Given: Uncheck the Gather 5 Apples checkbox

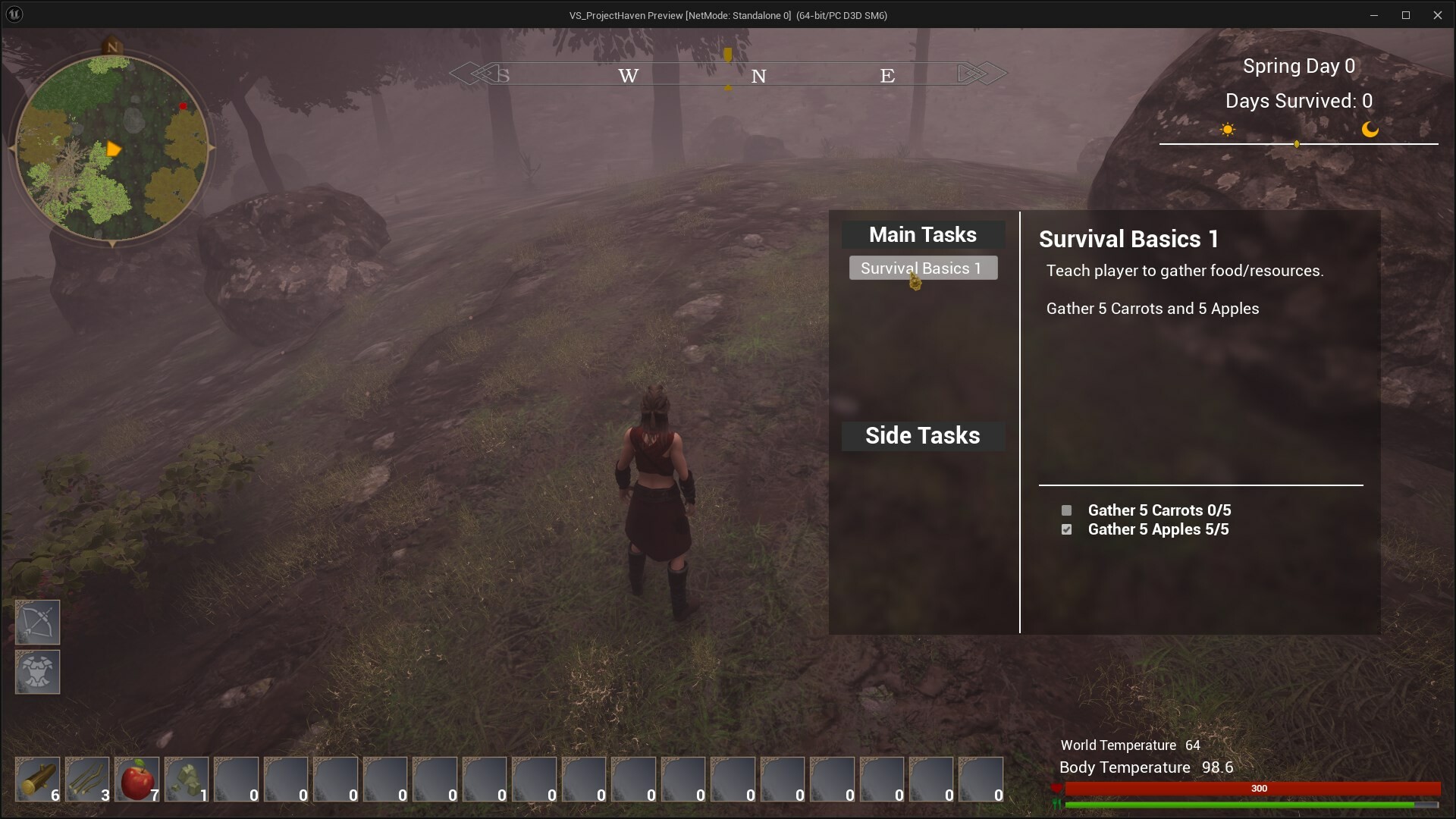Looking at the screenshot, I should (x=1066, y=530).
